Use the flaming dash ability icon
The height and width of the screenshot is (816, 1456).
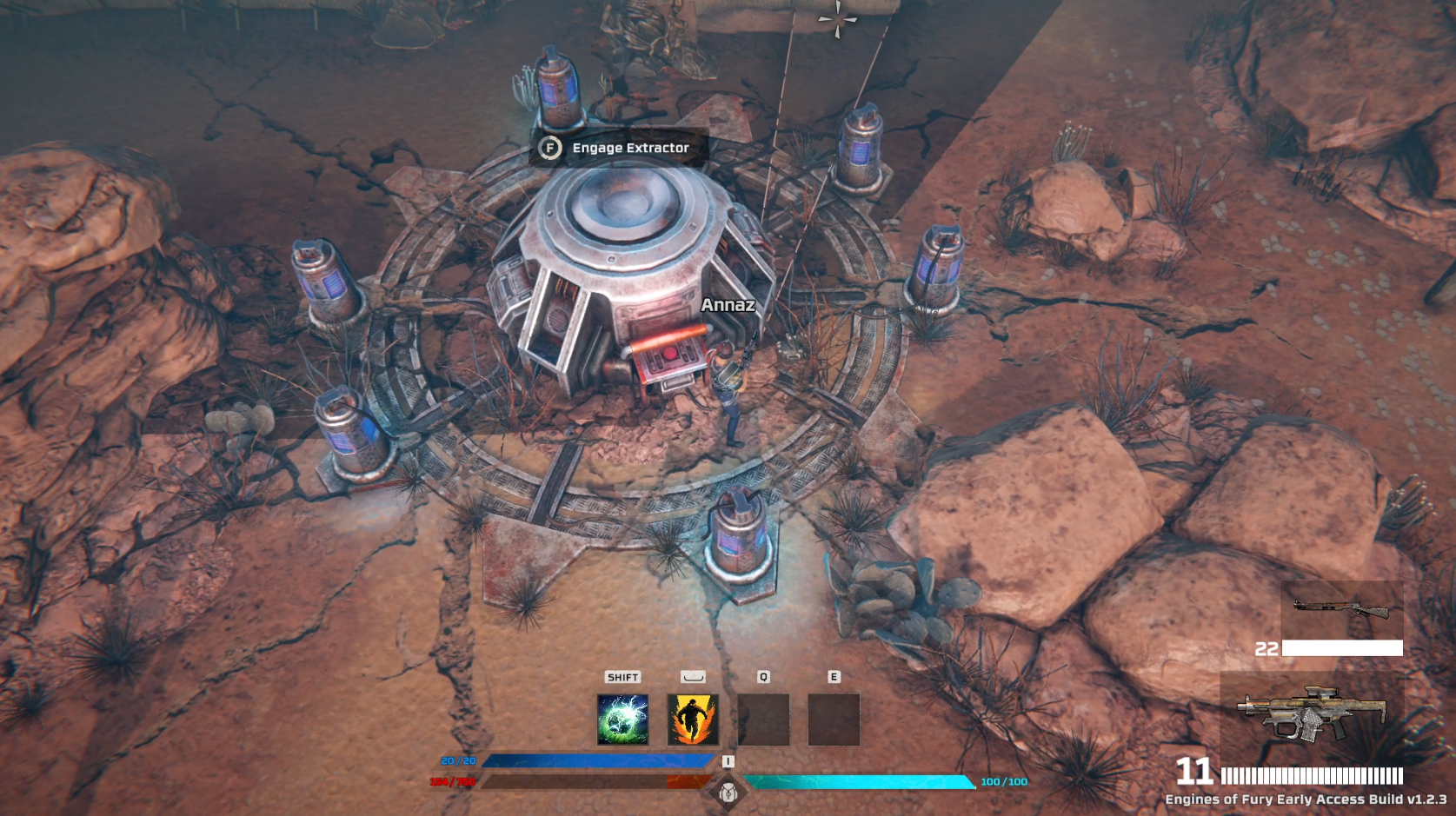click(x=693, y=719)
